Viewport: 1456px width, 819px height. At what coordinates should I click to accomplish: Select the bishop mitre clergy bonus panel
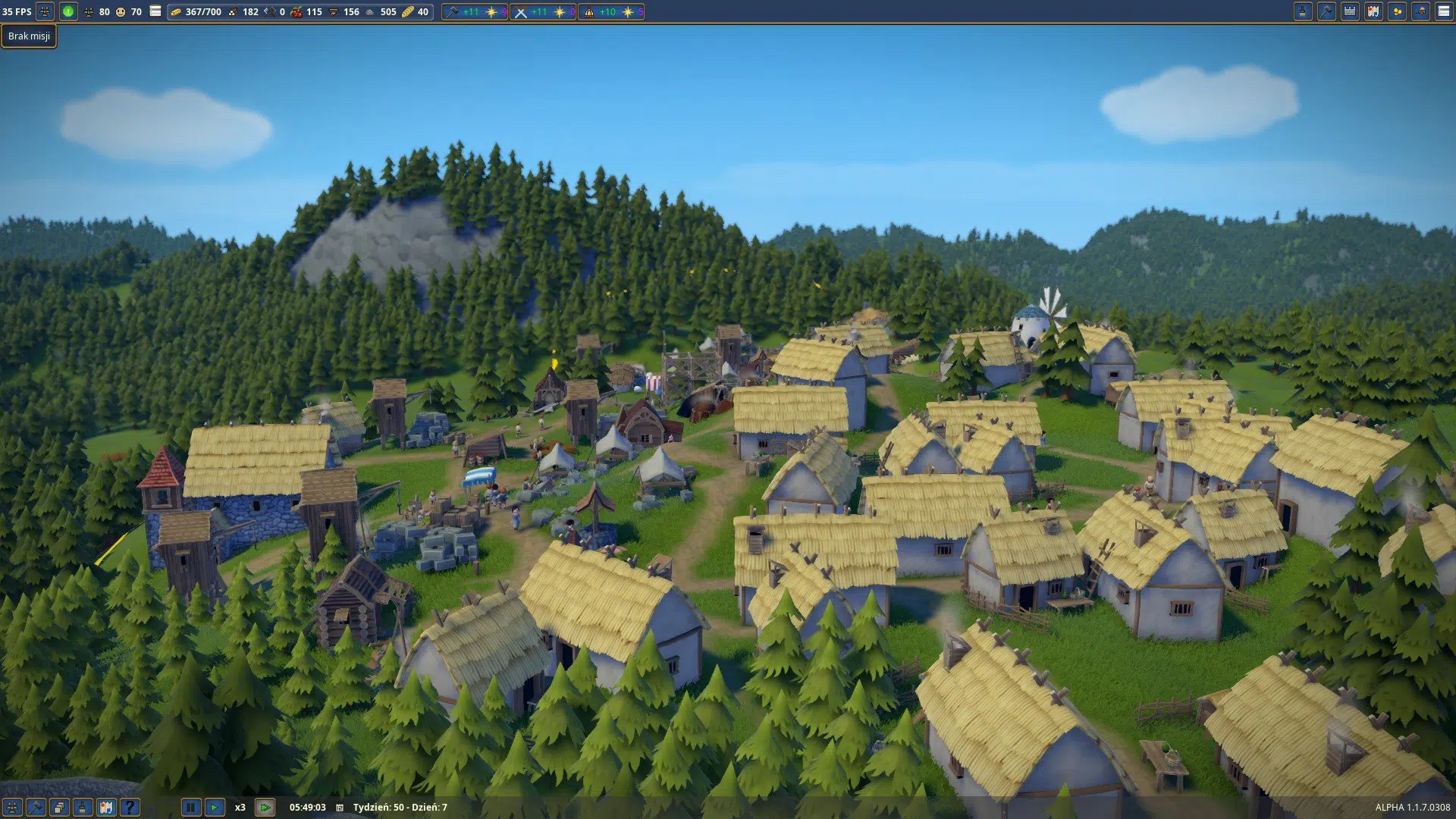[610, 12]
